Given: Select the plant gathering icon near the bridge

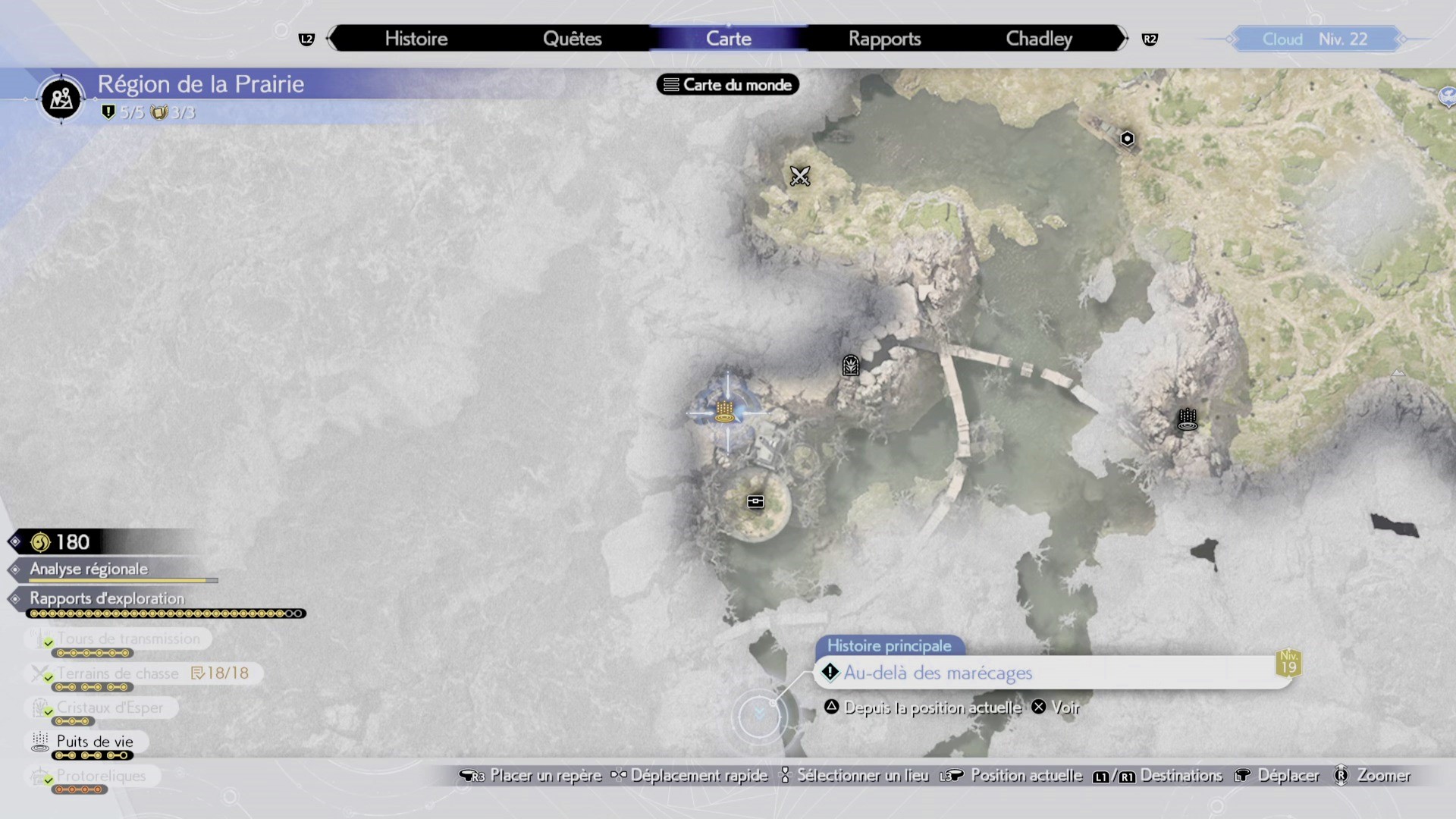Looking at the screenshot, I should [x=850, y=366].
